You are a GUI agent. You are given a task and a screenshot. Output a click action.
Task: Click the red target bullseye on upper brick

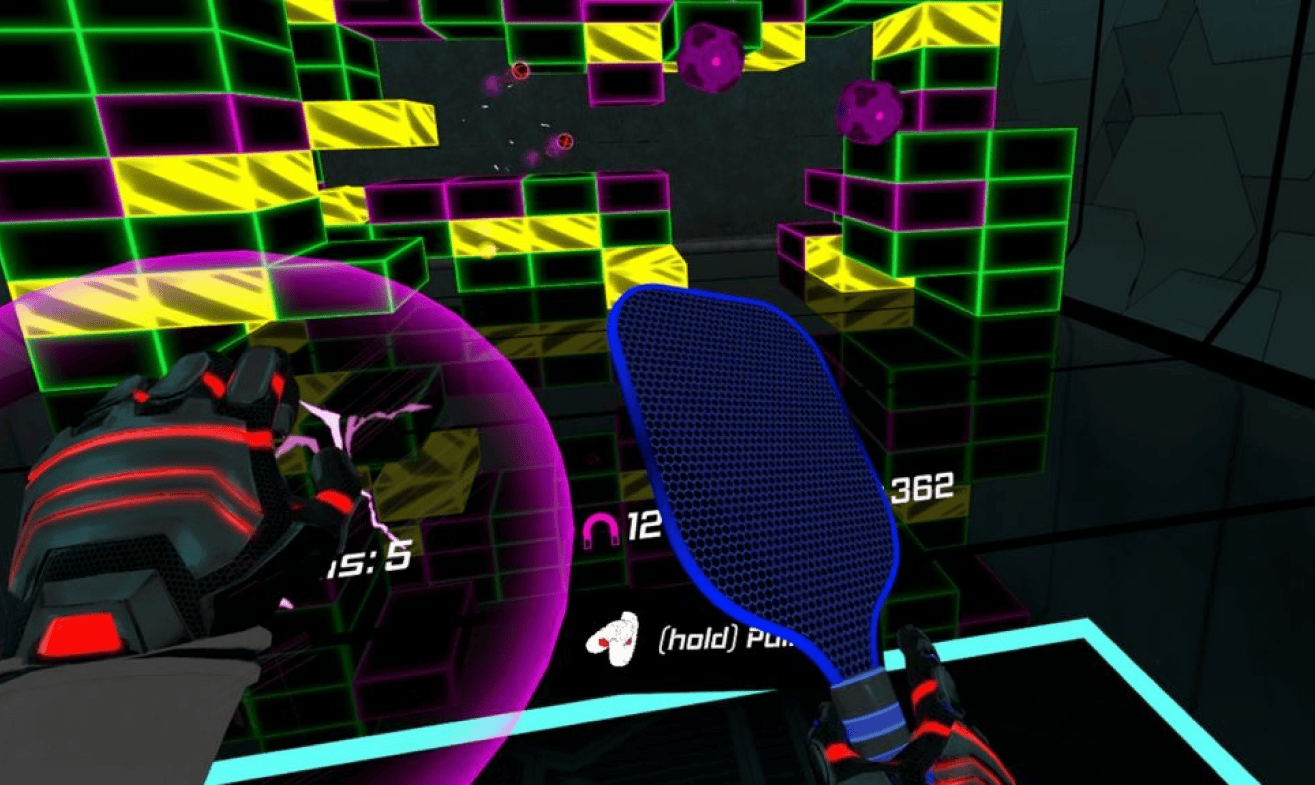520,71
